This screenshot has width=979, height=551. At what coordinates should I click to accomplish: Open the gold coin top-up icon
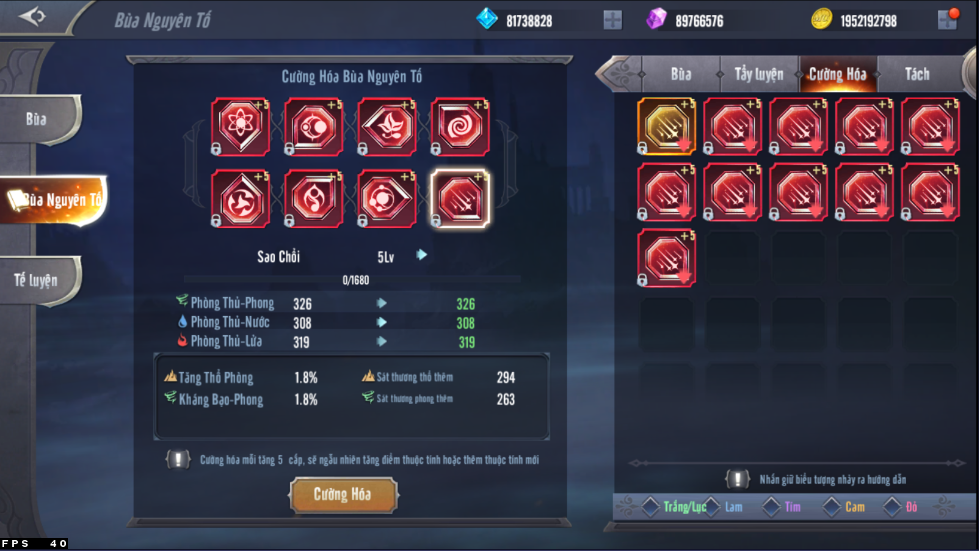(x=946, y=20)
